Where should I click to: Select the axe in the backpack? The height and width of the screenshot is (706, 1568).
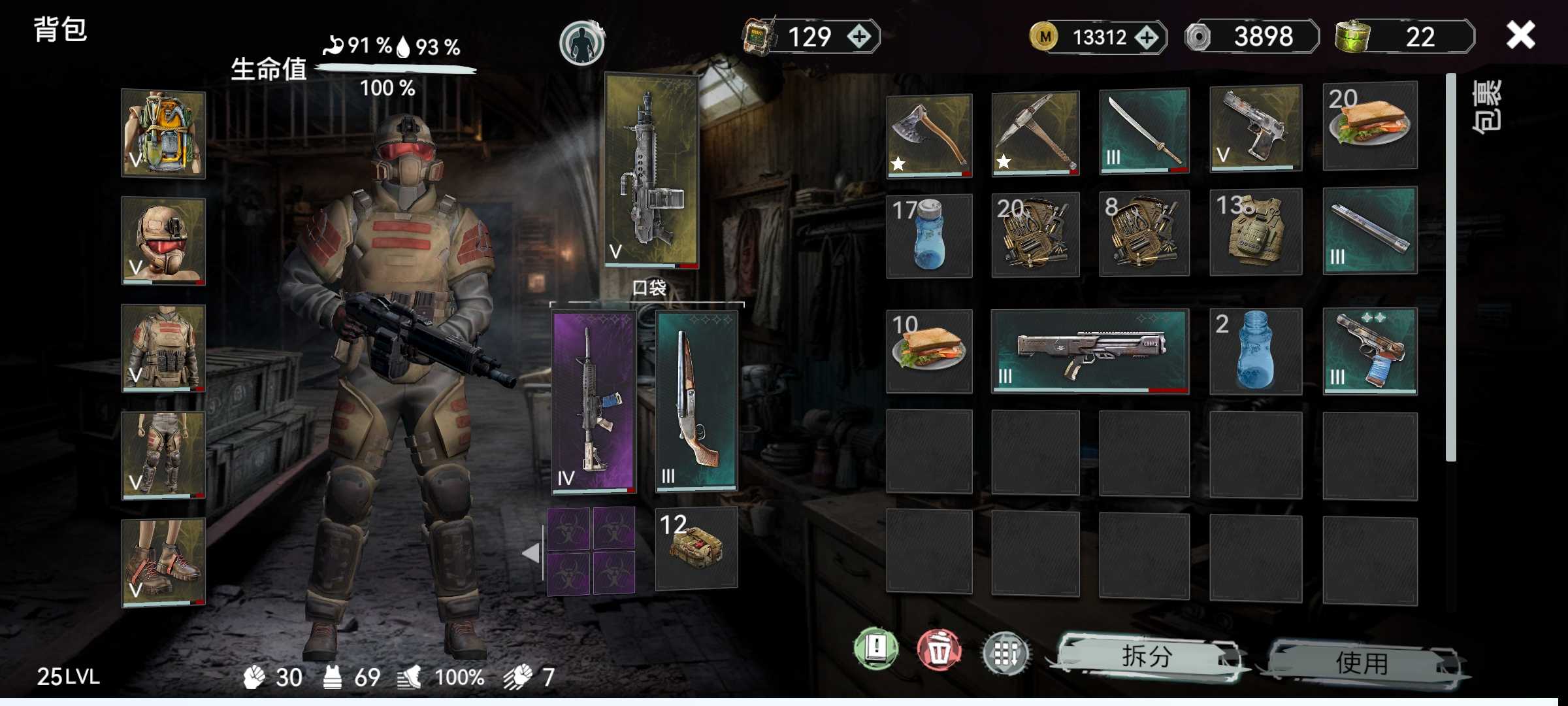929,135
